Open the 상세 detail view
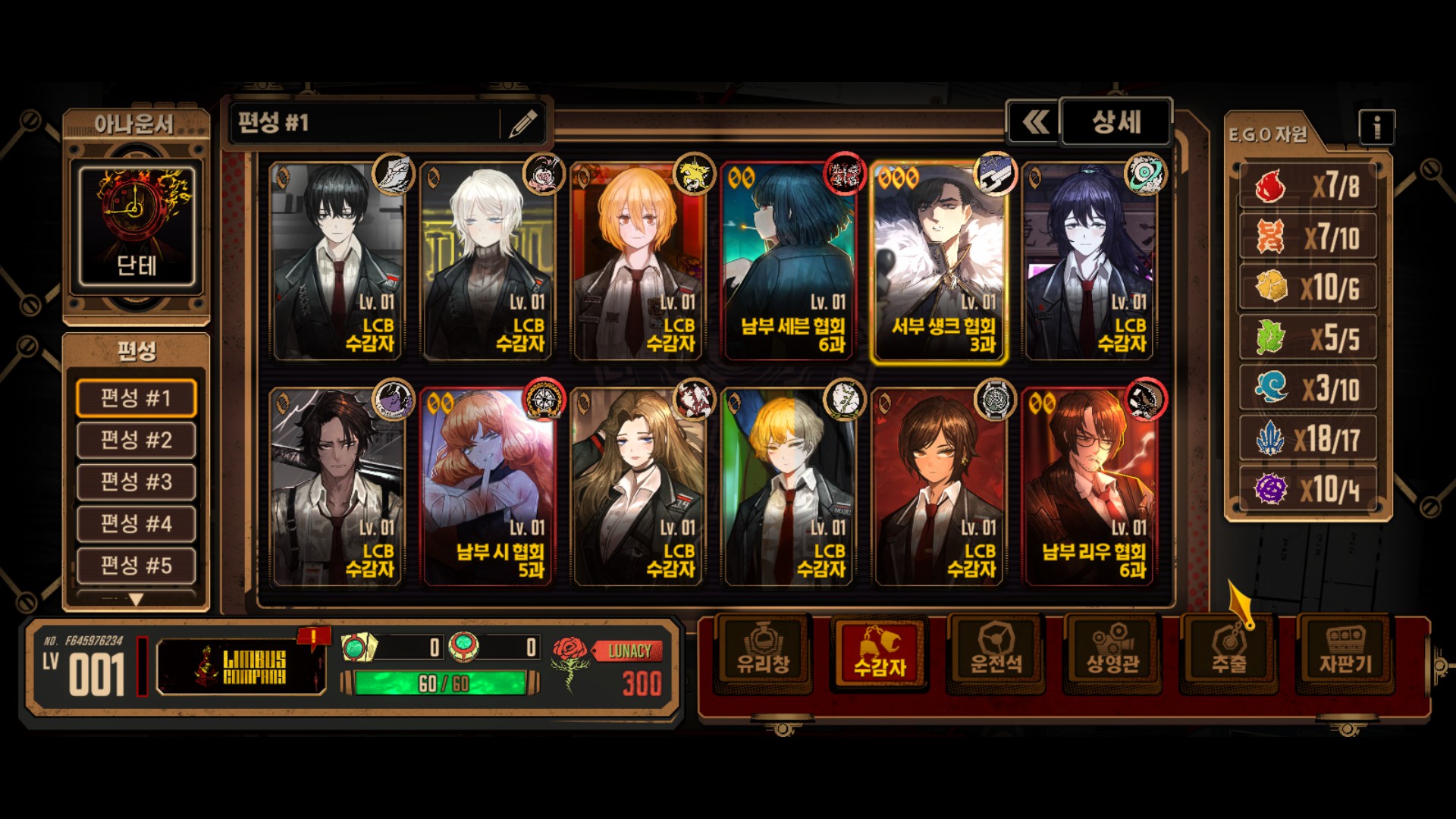This screenshot has height=819, width=1456. pos(1116,122)
